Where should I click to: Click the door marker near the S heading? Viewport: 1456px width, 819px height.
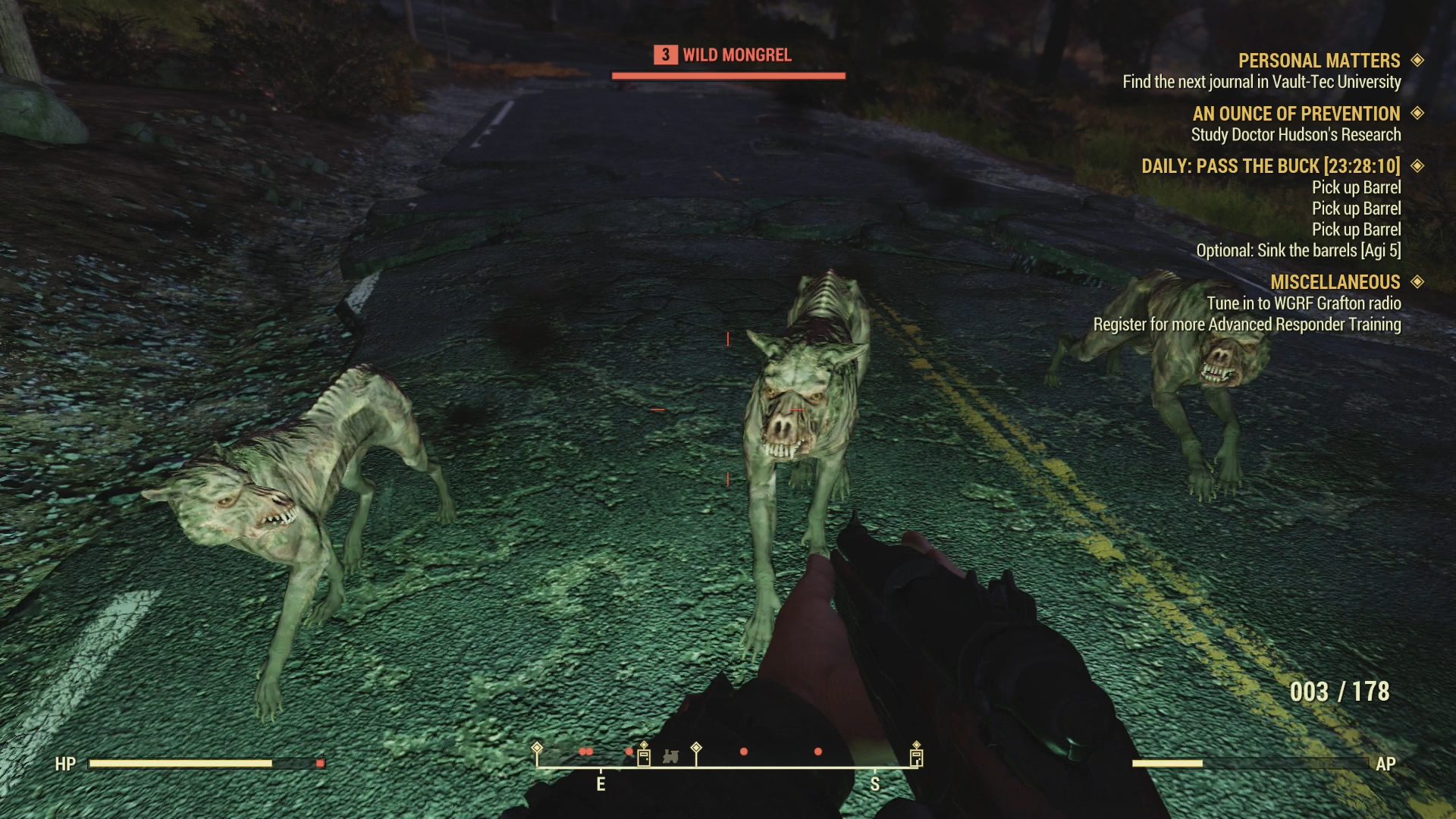coord(915,756)
